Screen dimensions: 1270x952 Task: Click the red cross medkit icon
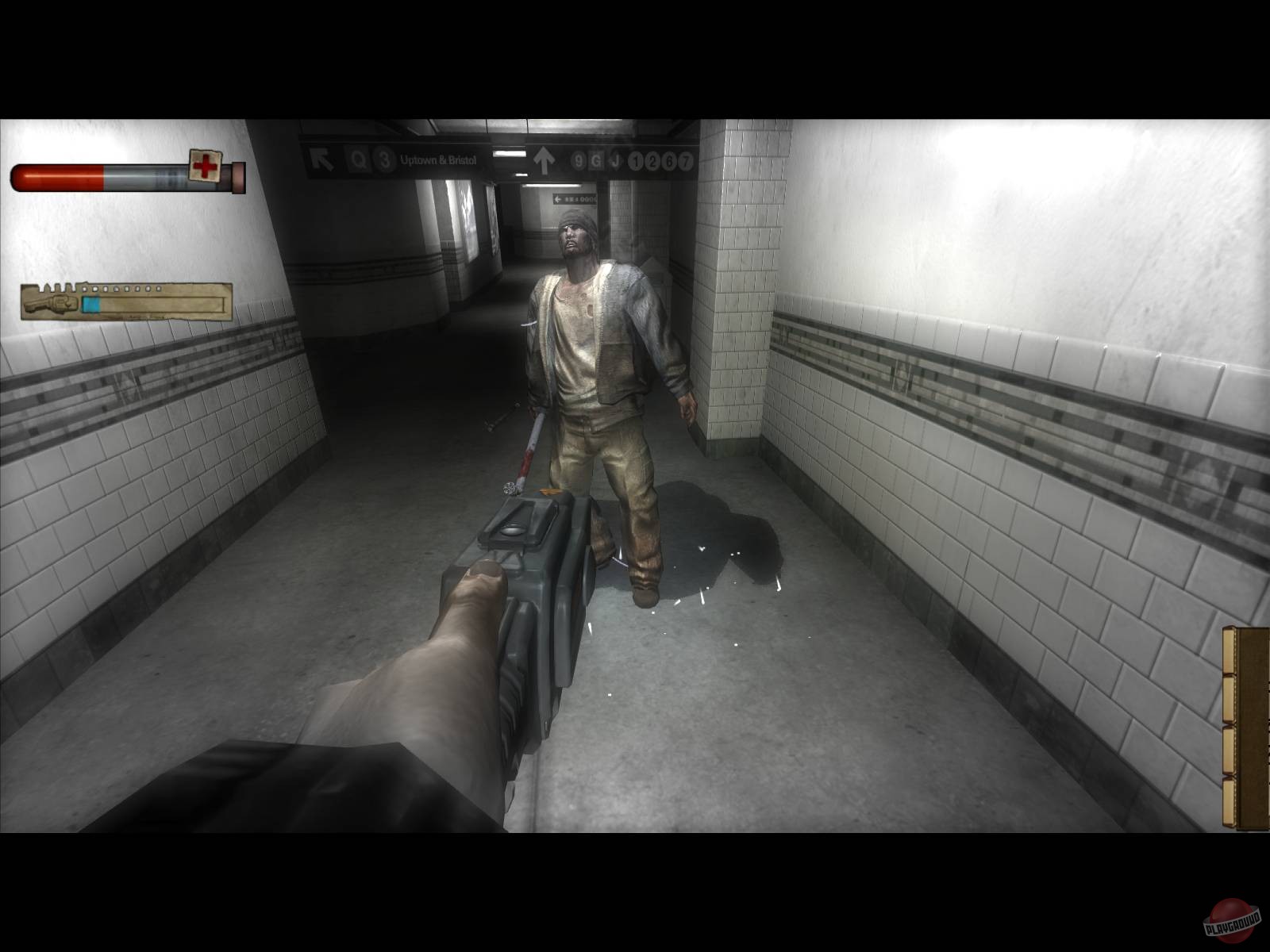click(x=205, y=165)
